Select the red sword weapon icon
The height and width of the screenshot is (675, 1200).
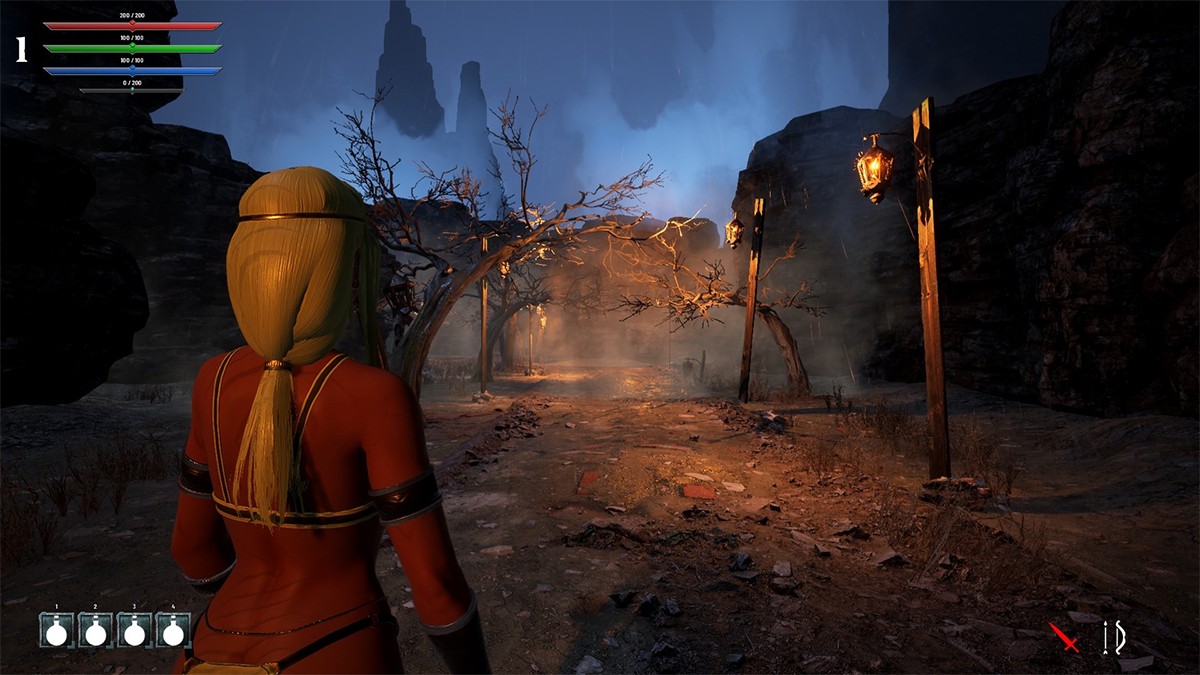click(x=1064, y=637)
